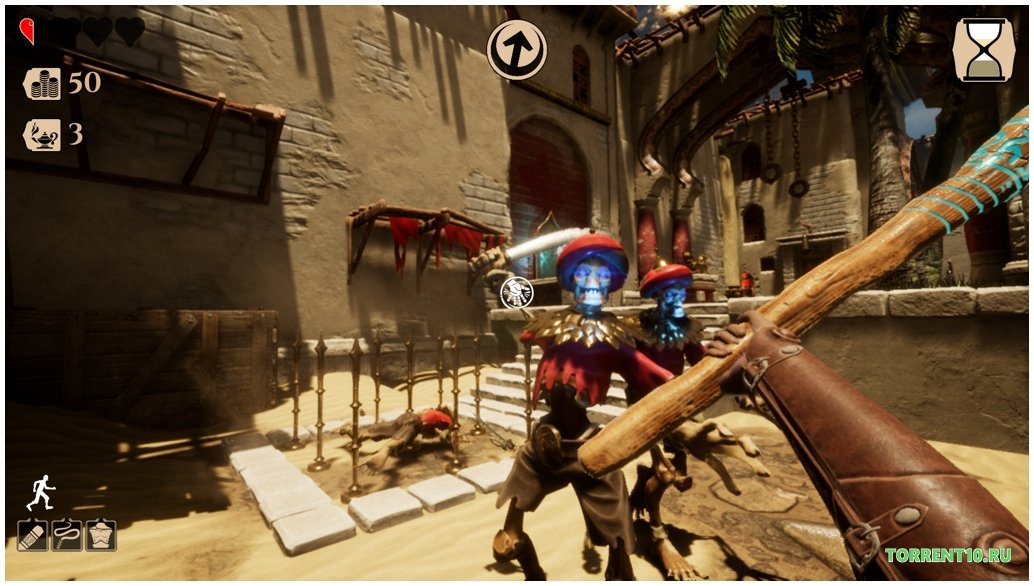Click the gold coins stack icon
The image size is (1034, 586).
point(42,84)
